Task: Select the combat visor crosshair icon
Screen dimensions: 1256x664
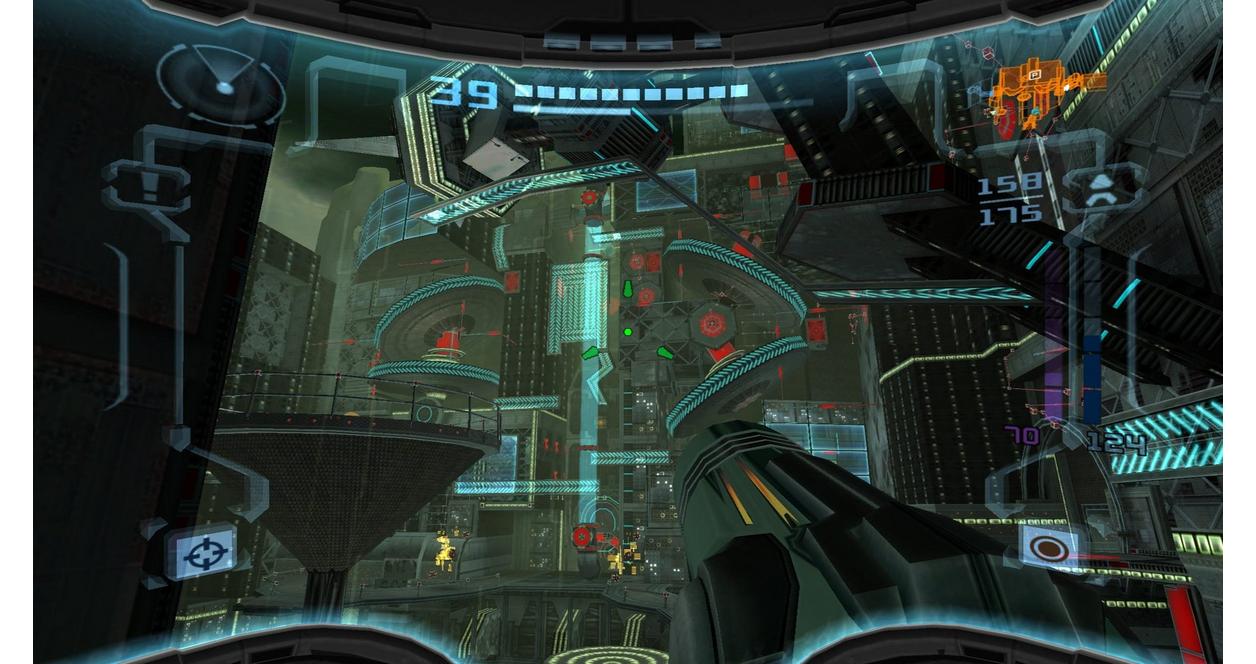Action: pyautogui.click(x=203, y=551)
